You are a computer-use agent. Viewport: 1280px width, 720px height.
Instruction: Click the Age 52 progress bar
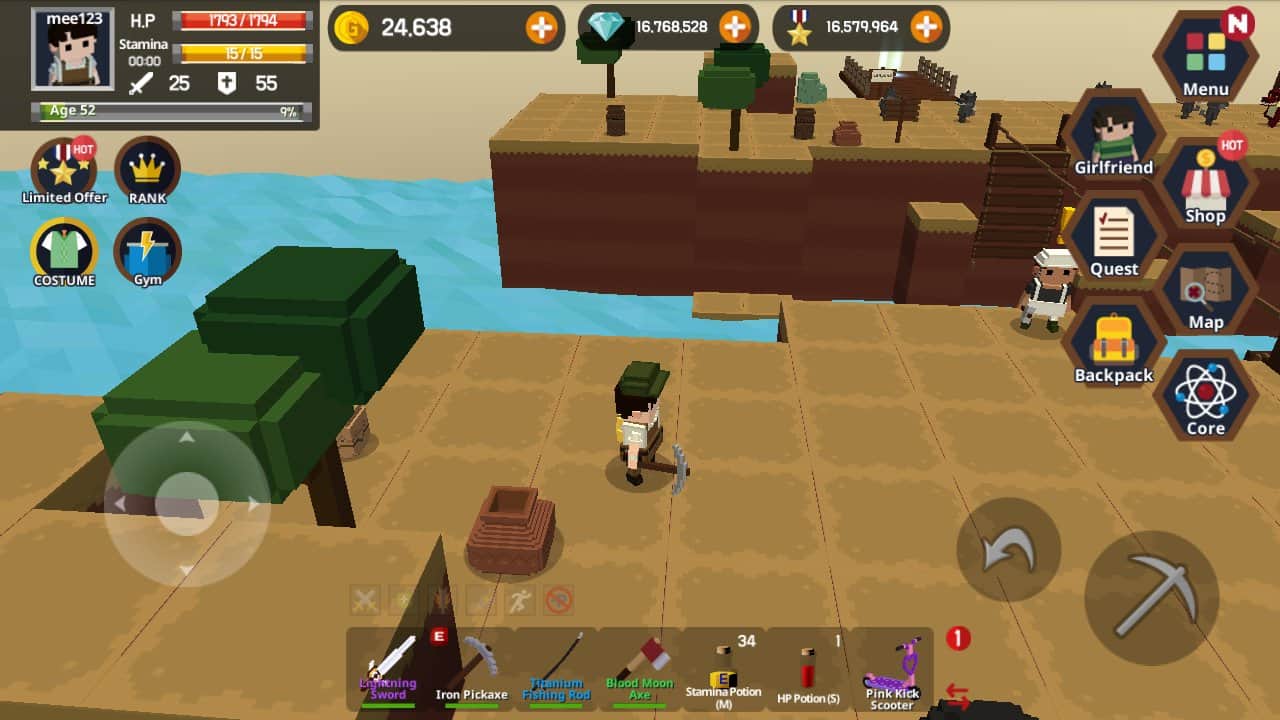(170, 110)
